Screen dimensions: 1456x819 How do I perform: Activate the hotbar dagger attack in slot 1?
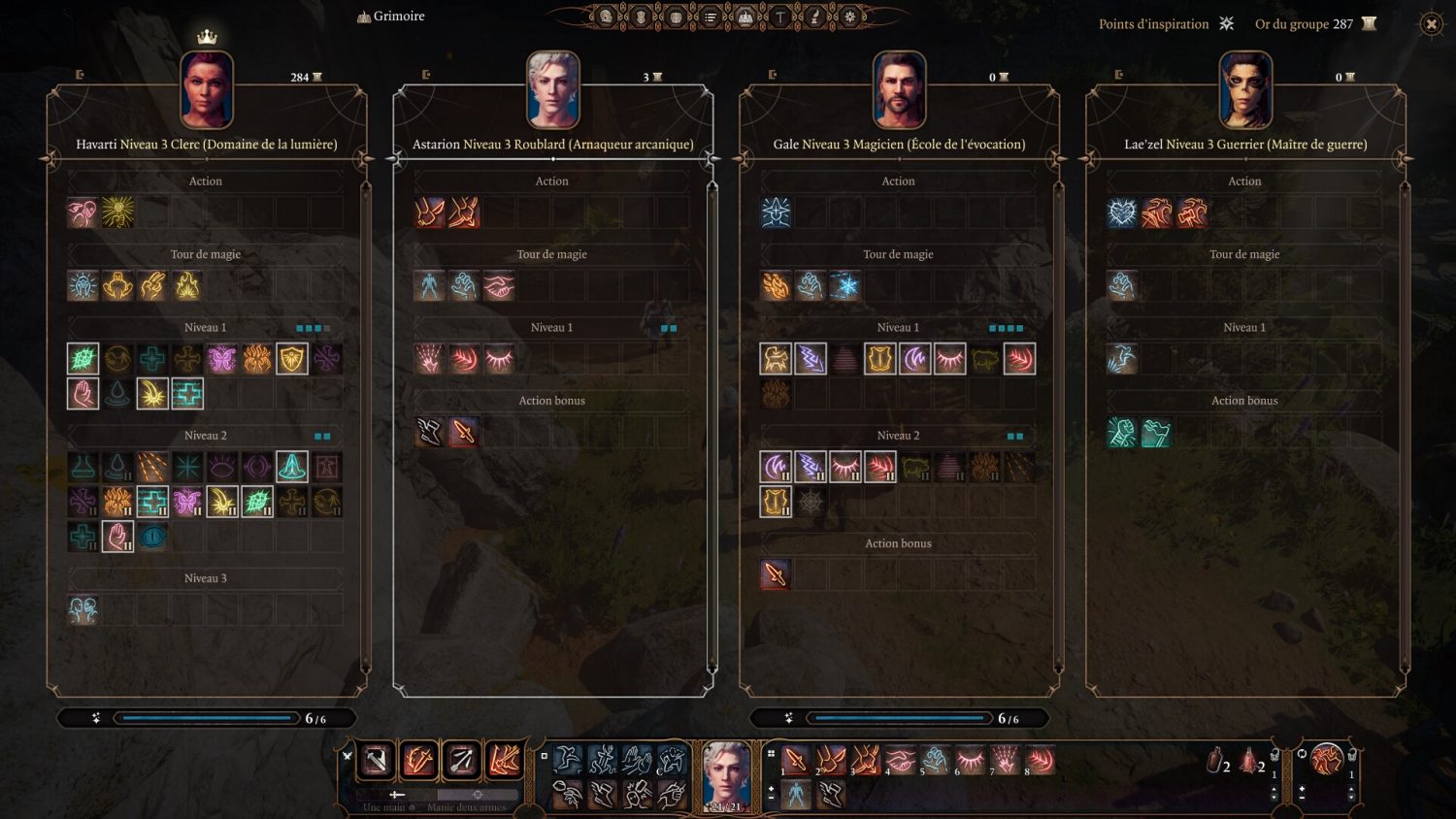pyautogui.click(x=796, y=760)
